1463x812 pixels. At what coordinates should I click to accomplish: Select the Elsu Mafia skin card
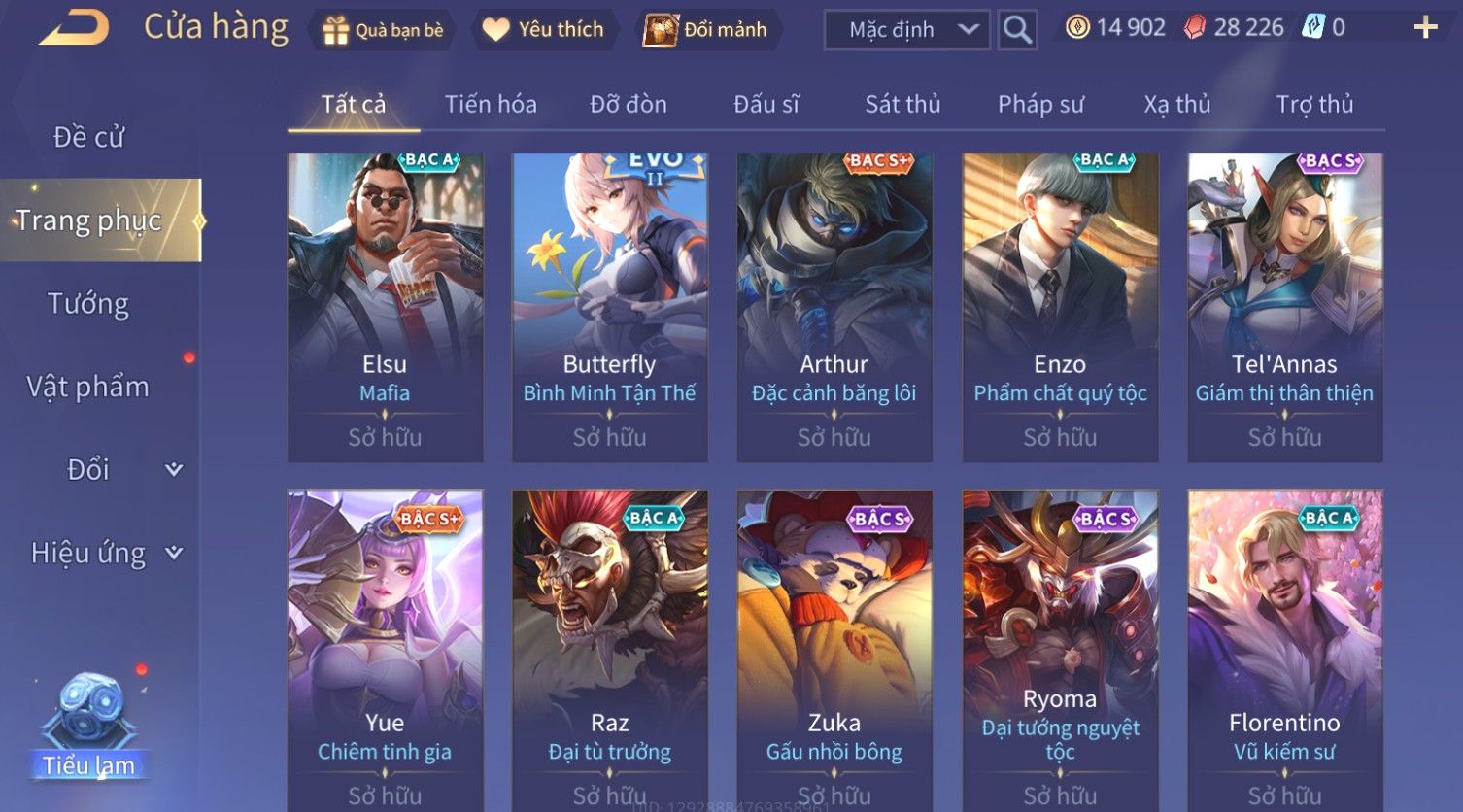point(385,307)
